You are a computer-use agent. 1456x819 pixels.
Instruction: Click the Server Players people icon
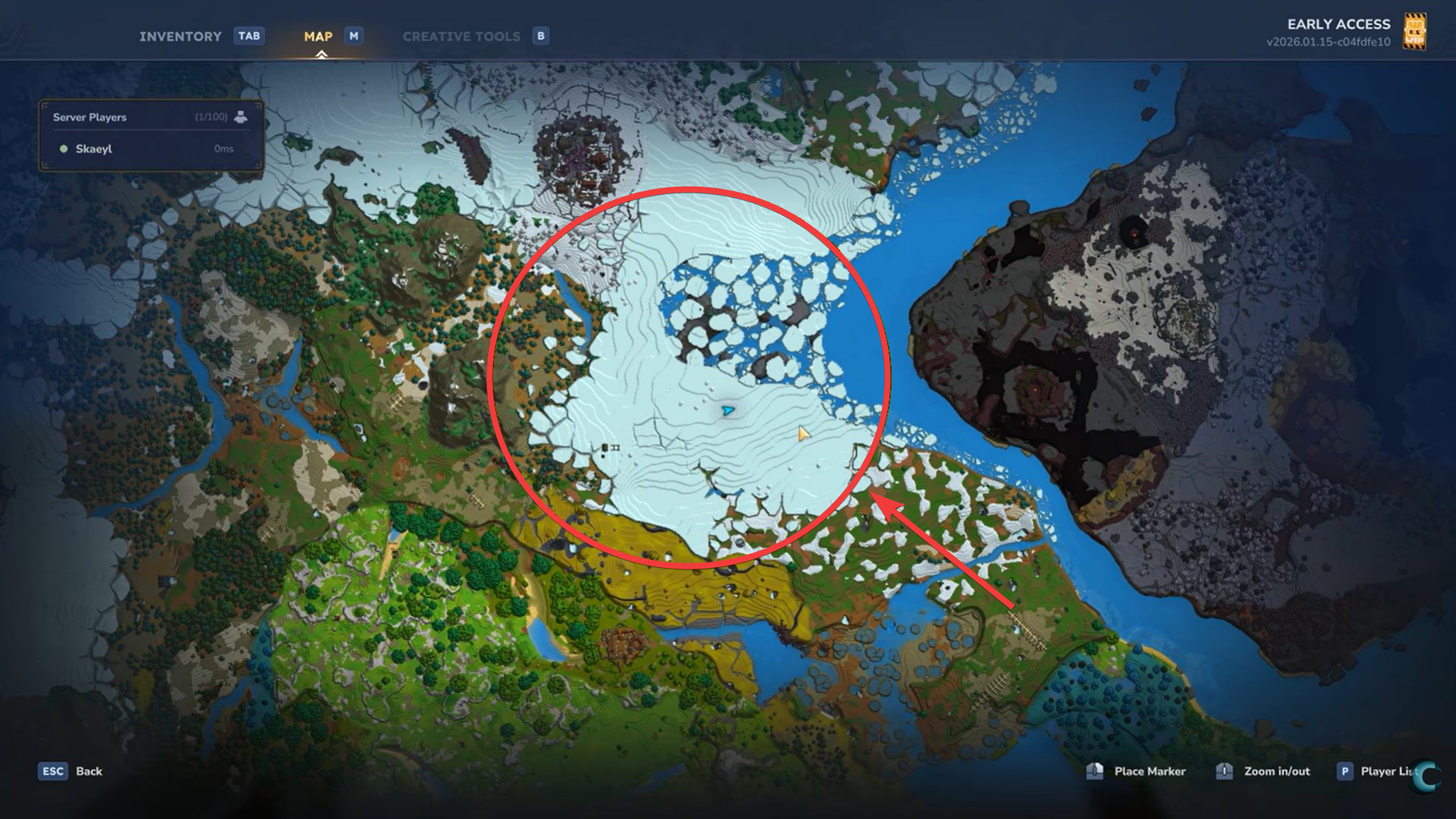(240, 118)
